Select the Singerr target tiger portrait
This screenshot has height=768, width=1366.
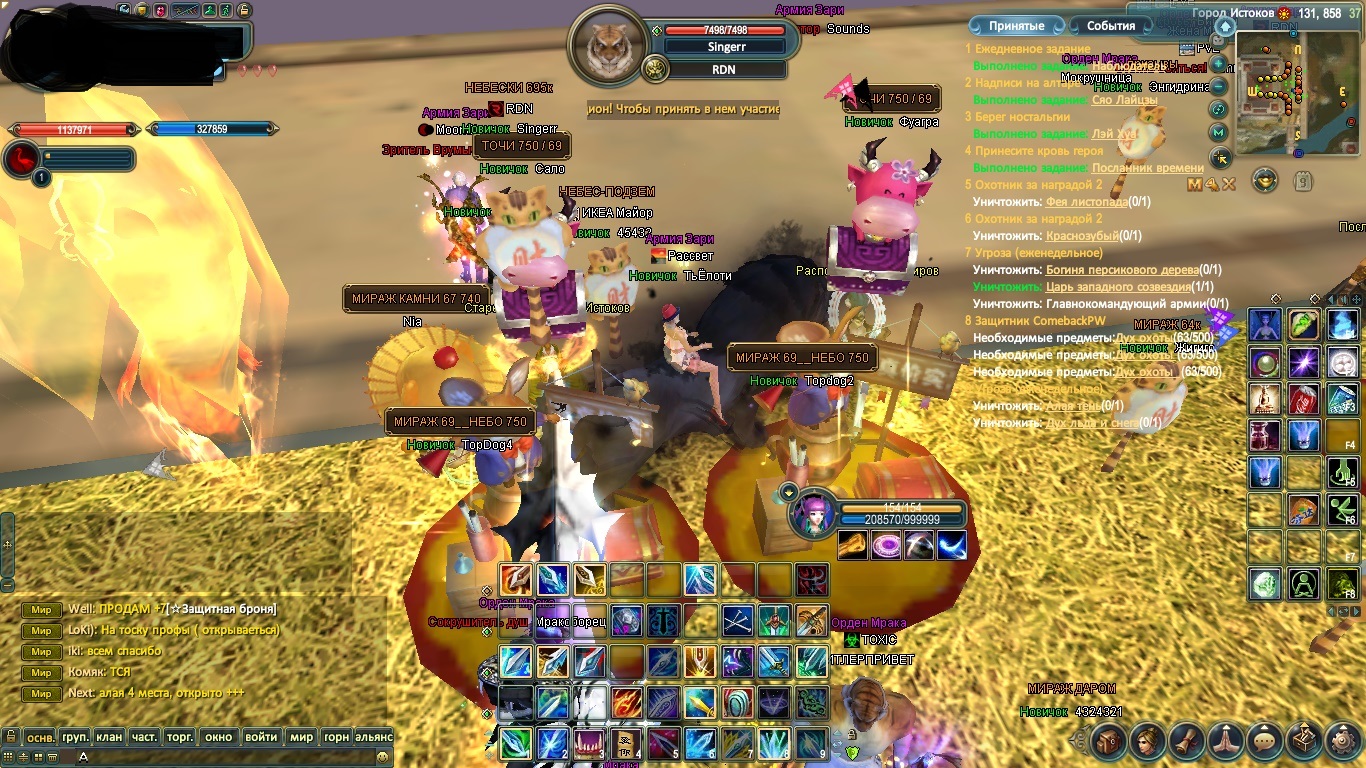point(607,47)
